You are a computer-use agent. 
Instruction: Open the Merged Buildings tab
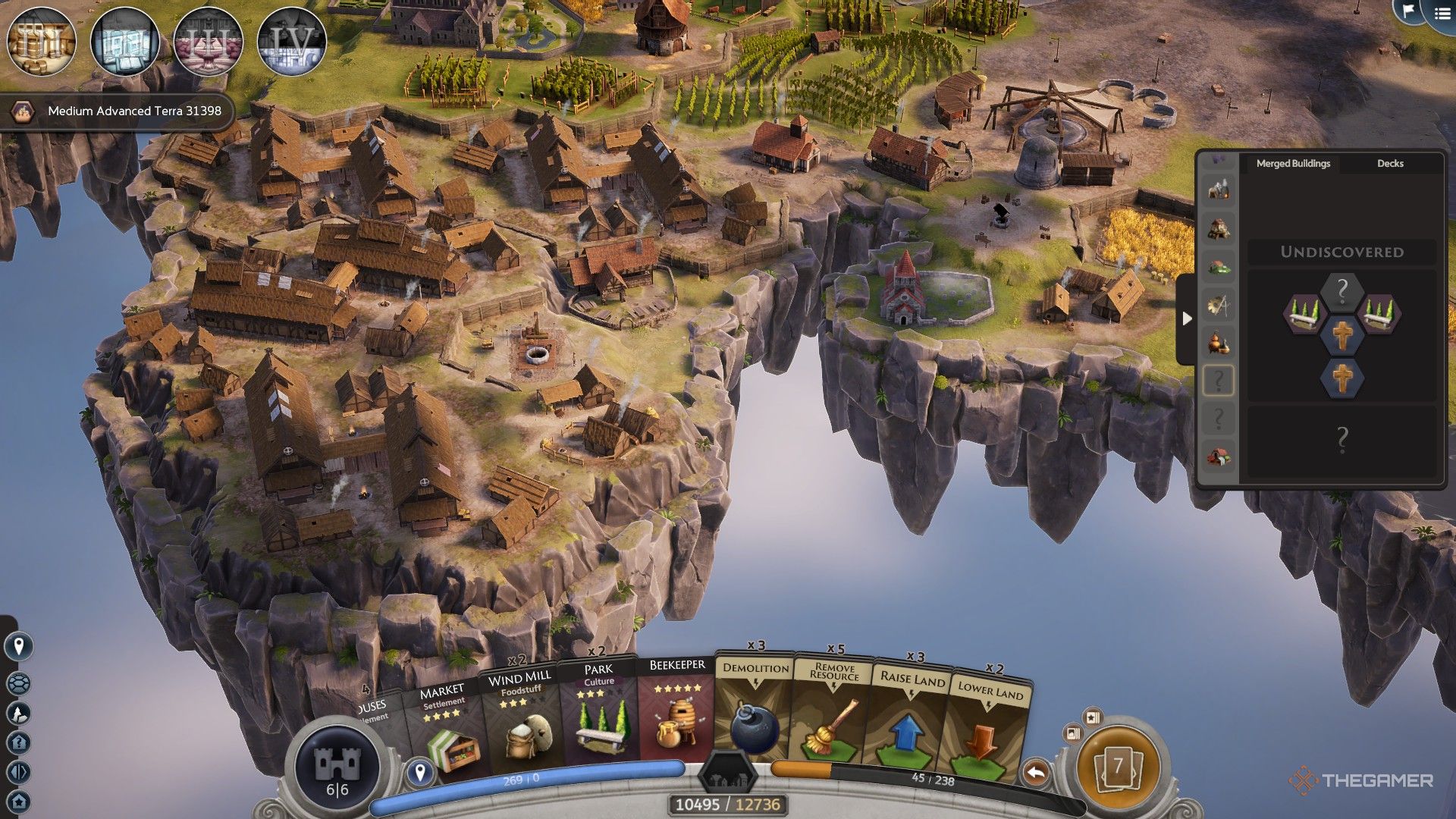(x=1293, y=163)
